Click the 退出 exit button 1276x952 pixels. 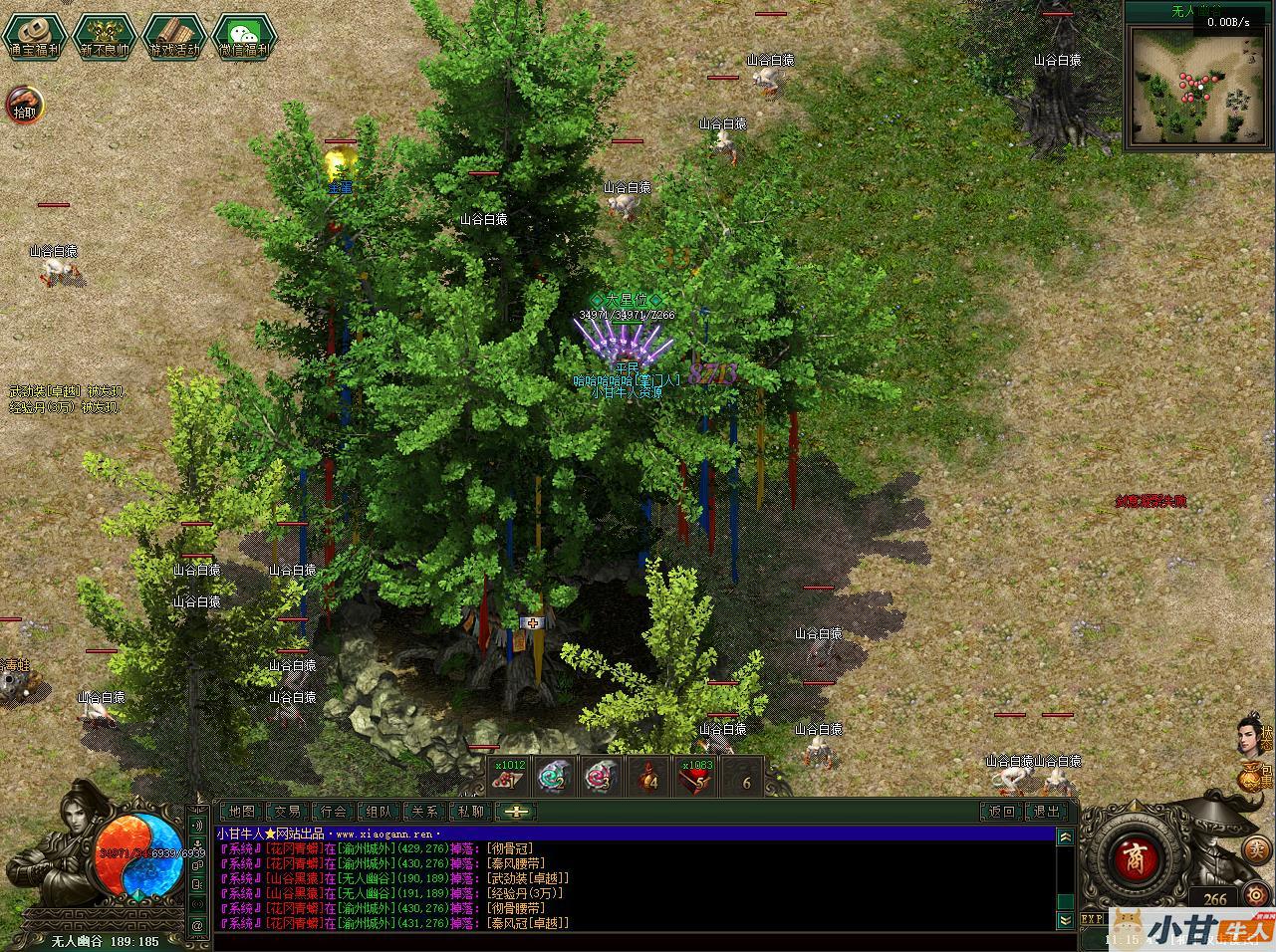click(1047, 812)
